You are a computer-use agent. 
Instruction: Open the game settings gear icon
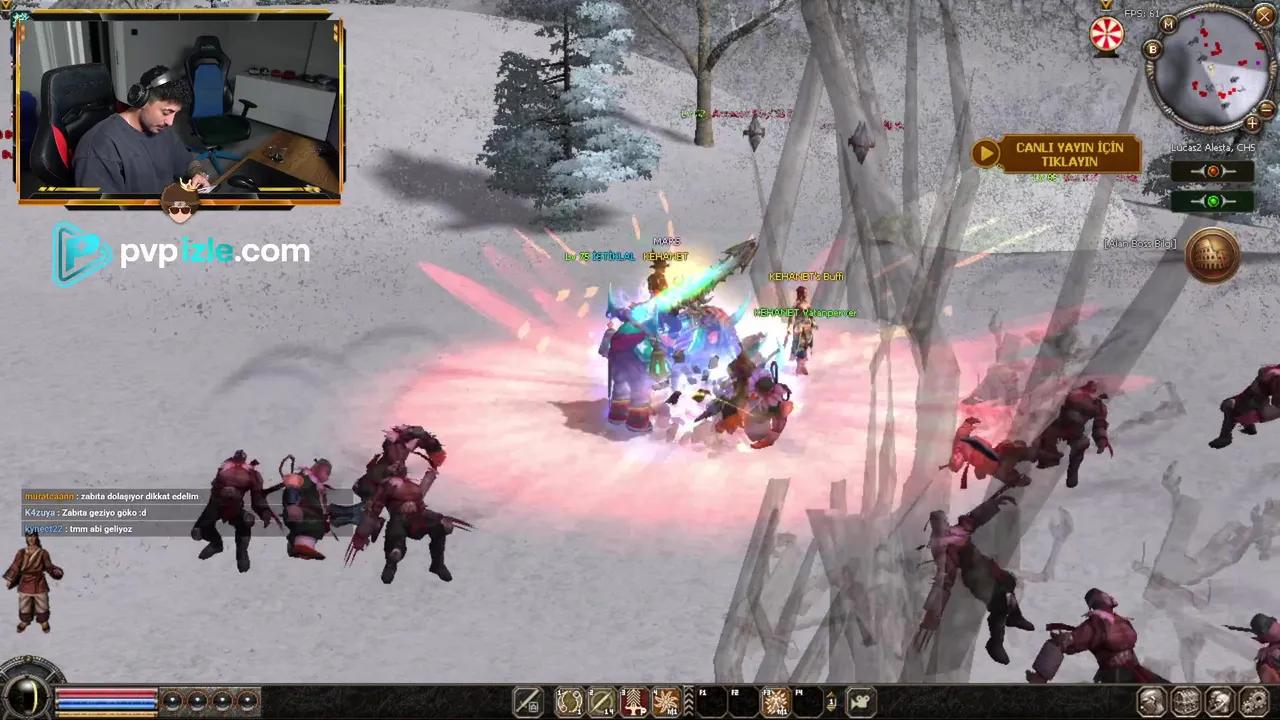point(1253,700)
